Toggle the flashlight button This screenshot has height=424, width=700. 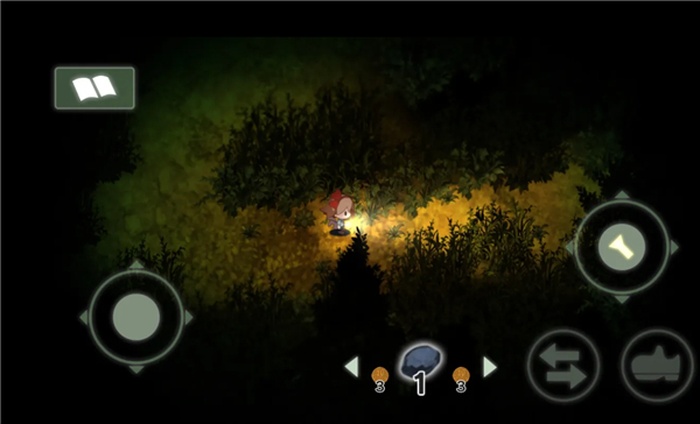621,246
